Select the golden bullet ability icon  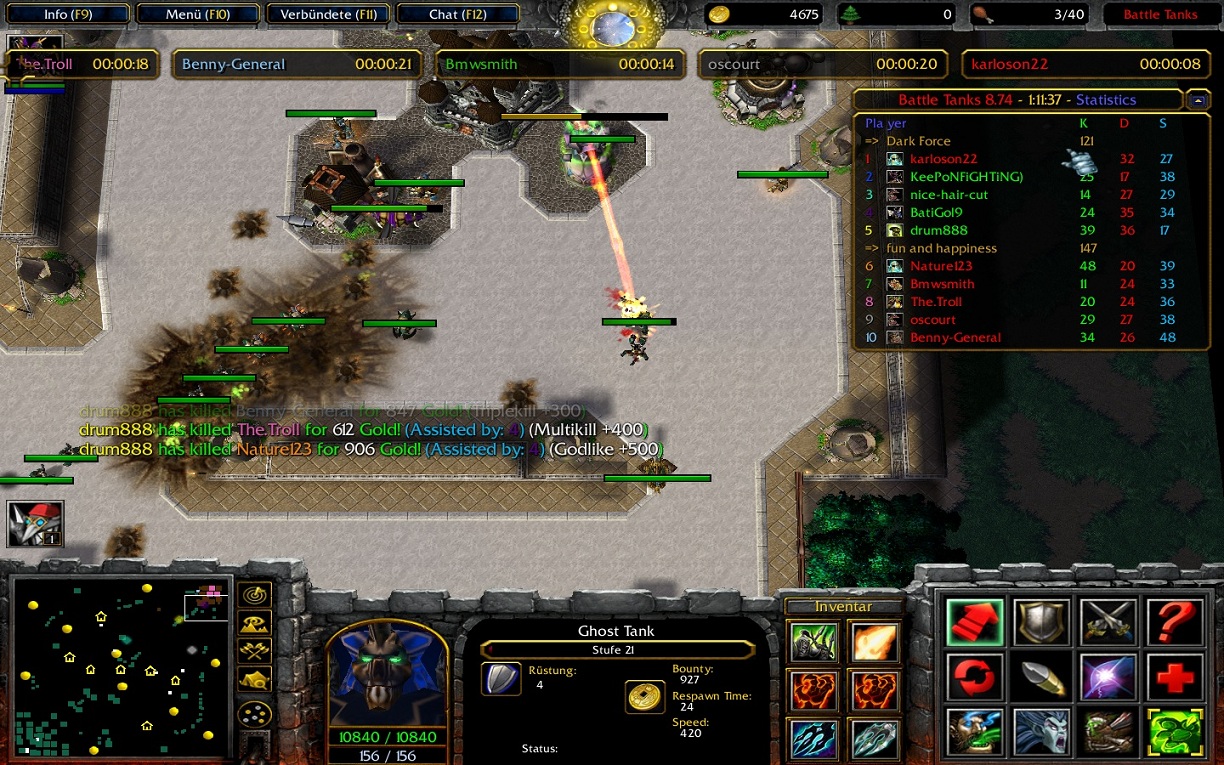click(1041, 678)
